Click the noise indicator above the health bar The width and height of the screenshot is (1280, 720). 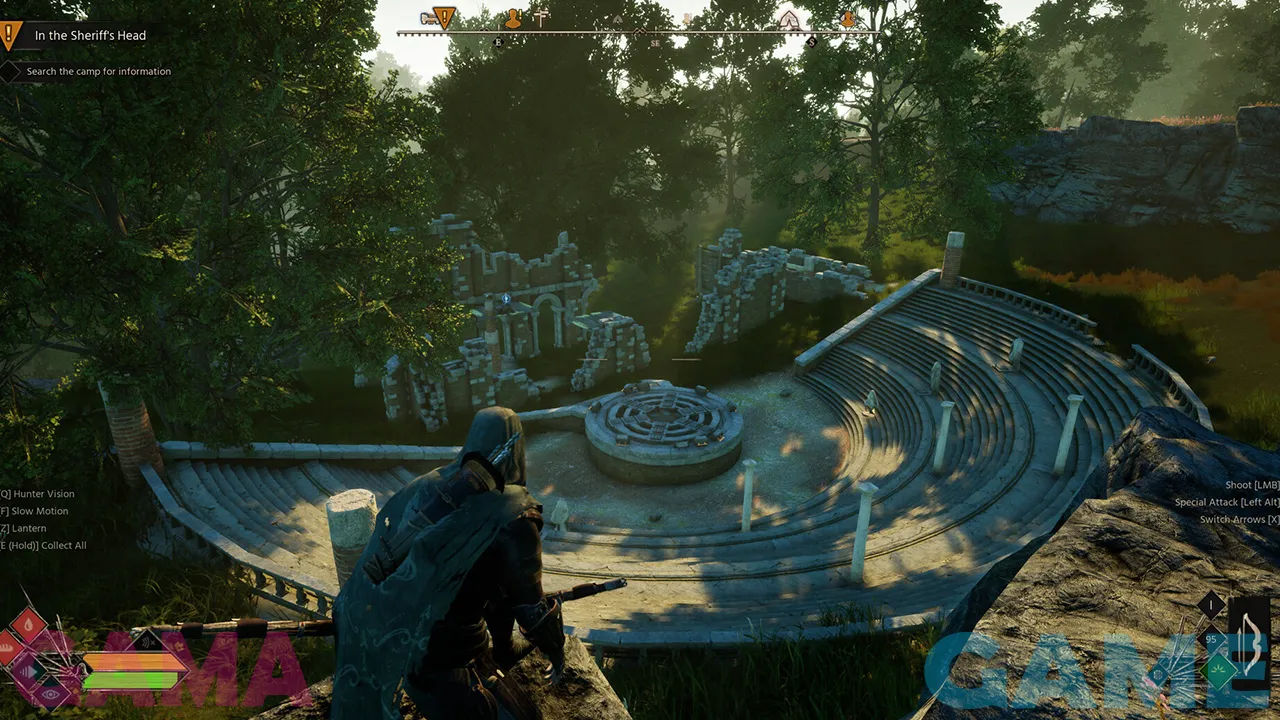coord(146,639)
